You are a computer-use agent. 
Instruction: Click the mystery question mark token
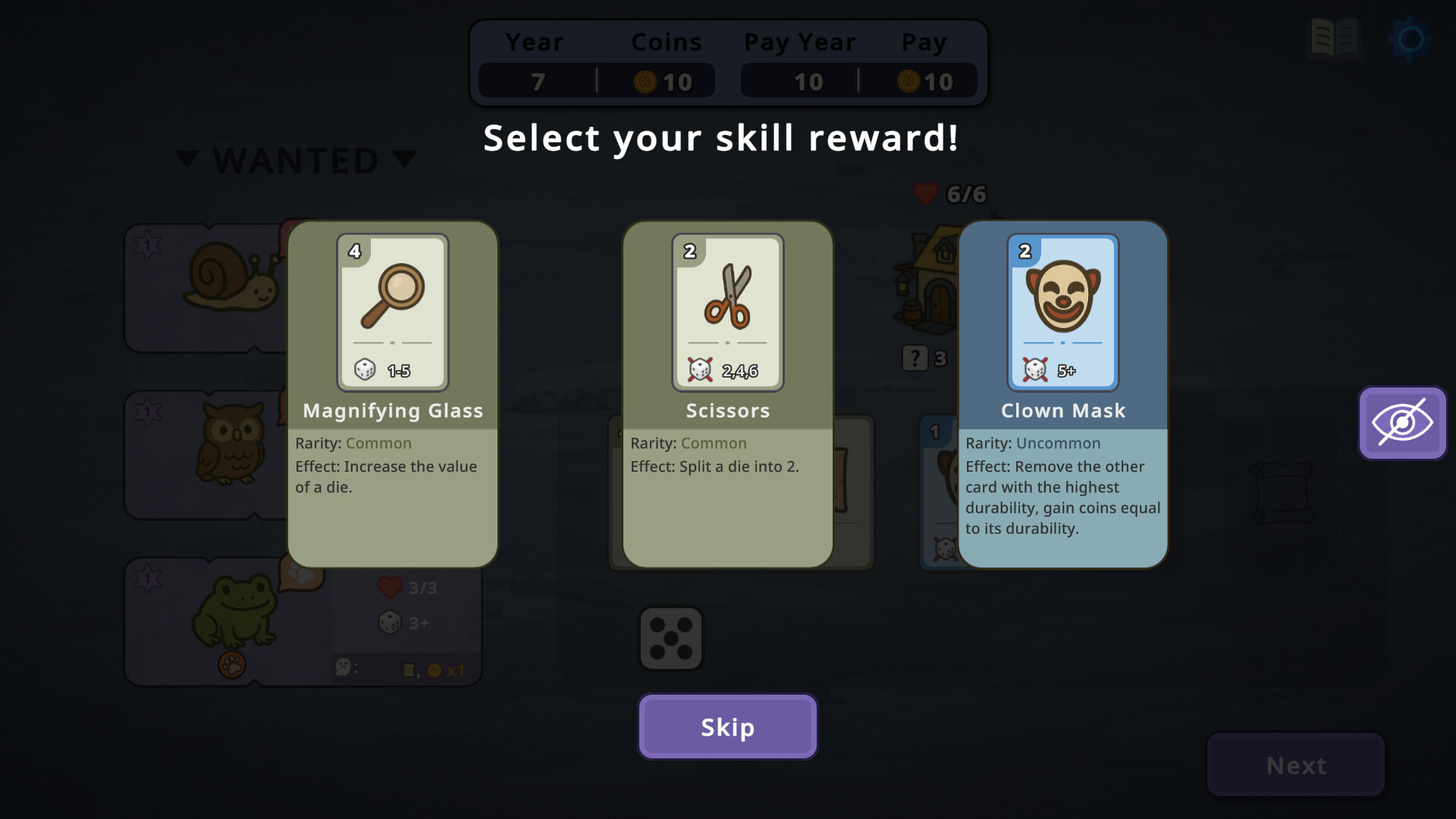click(x=914, y=358)
